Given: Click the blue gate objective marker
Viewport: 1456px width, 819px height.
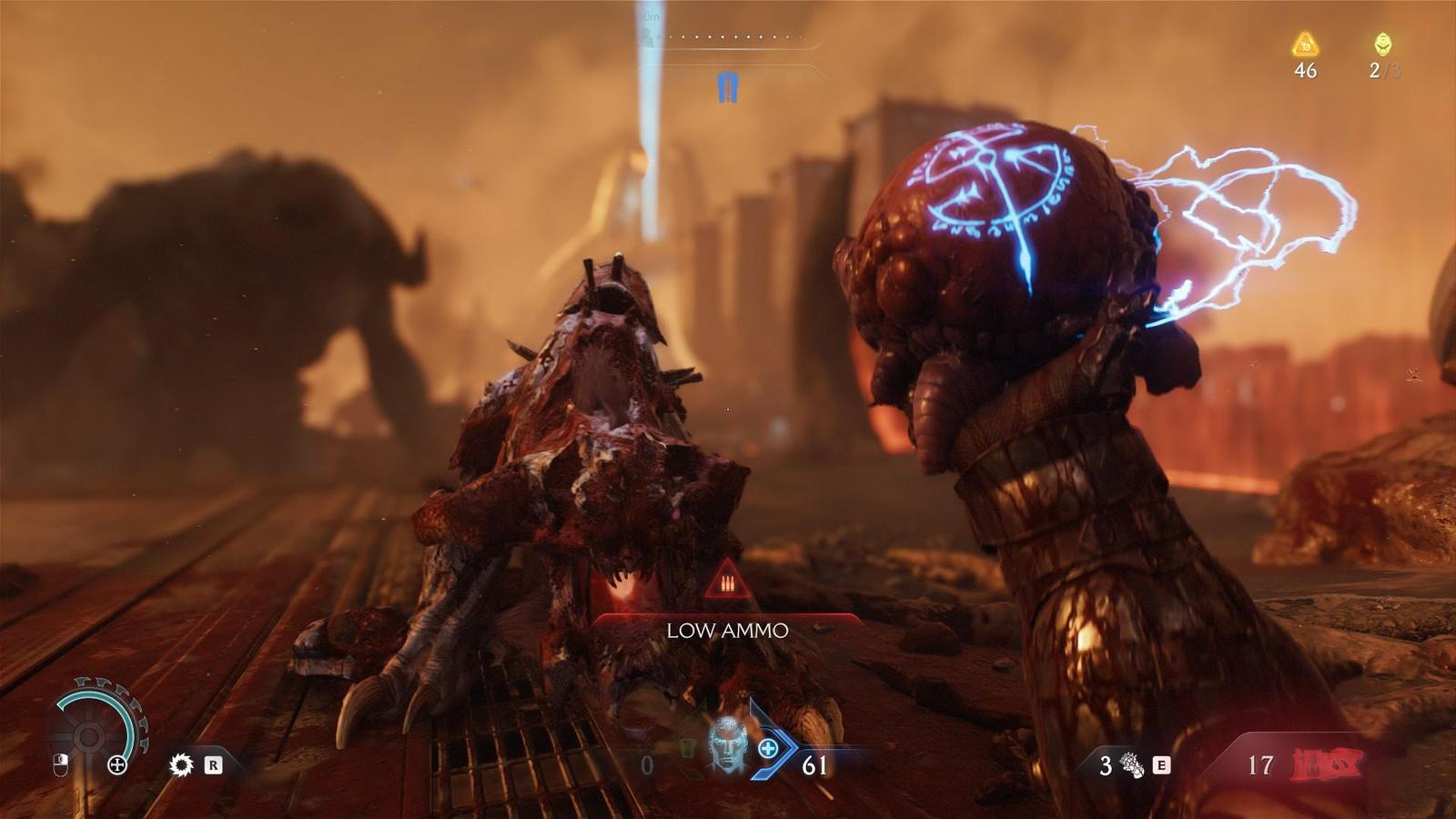Looking at the screenshot, I should coord(727,88).
